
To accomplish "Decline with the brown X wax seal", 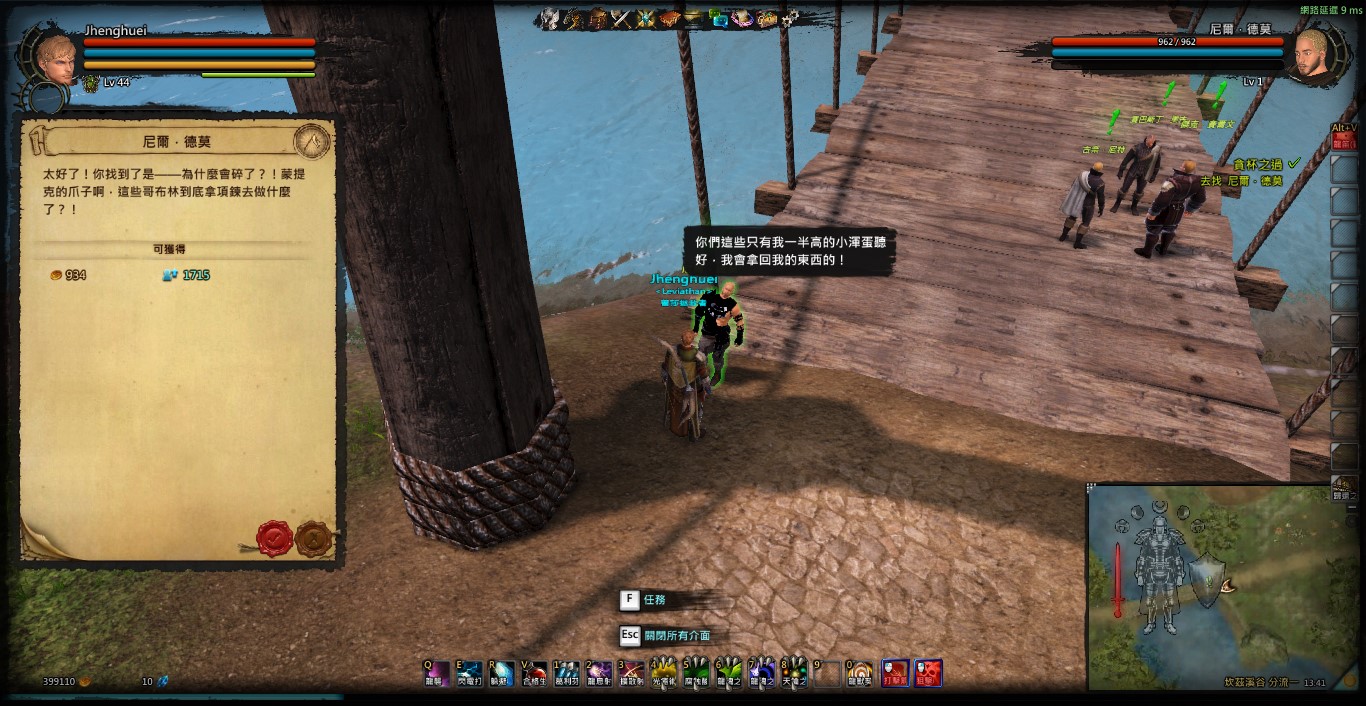I will tap(313, 538).
